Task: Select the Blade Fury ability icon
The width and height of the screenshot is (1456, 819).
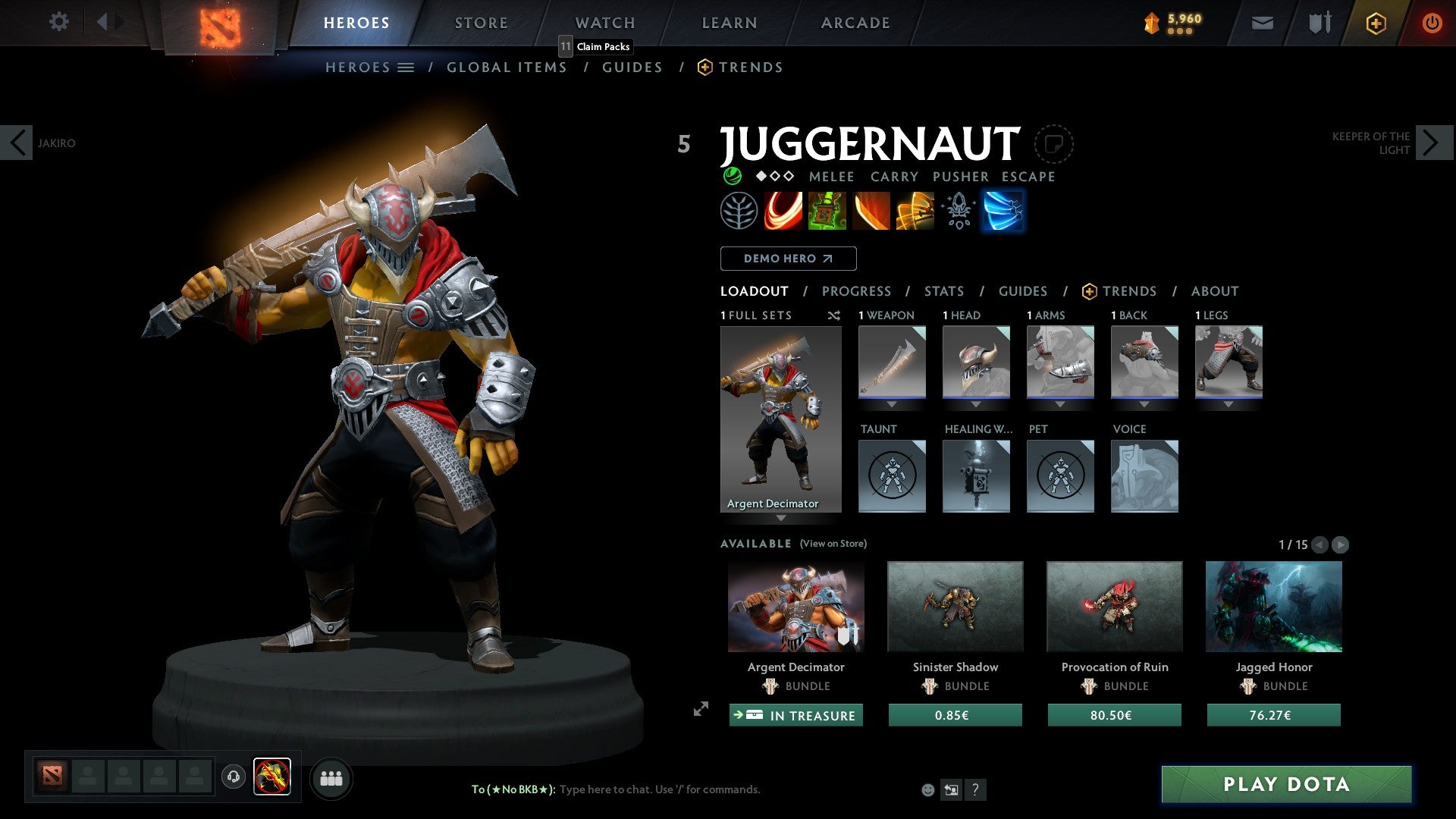Action: pos(783,211)
